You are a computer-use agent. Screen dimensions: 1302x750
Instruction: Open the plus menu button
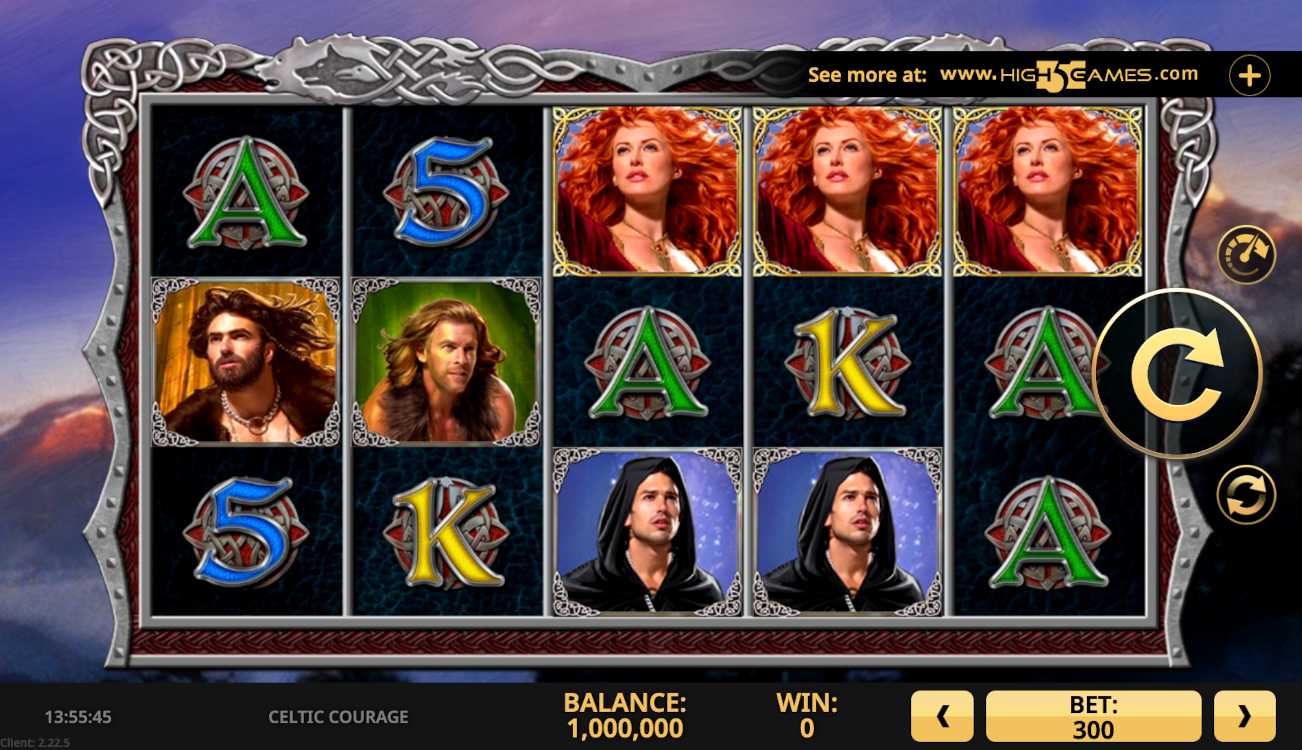tap(1249, 75)
